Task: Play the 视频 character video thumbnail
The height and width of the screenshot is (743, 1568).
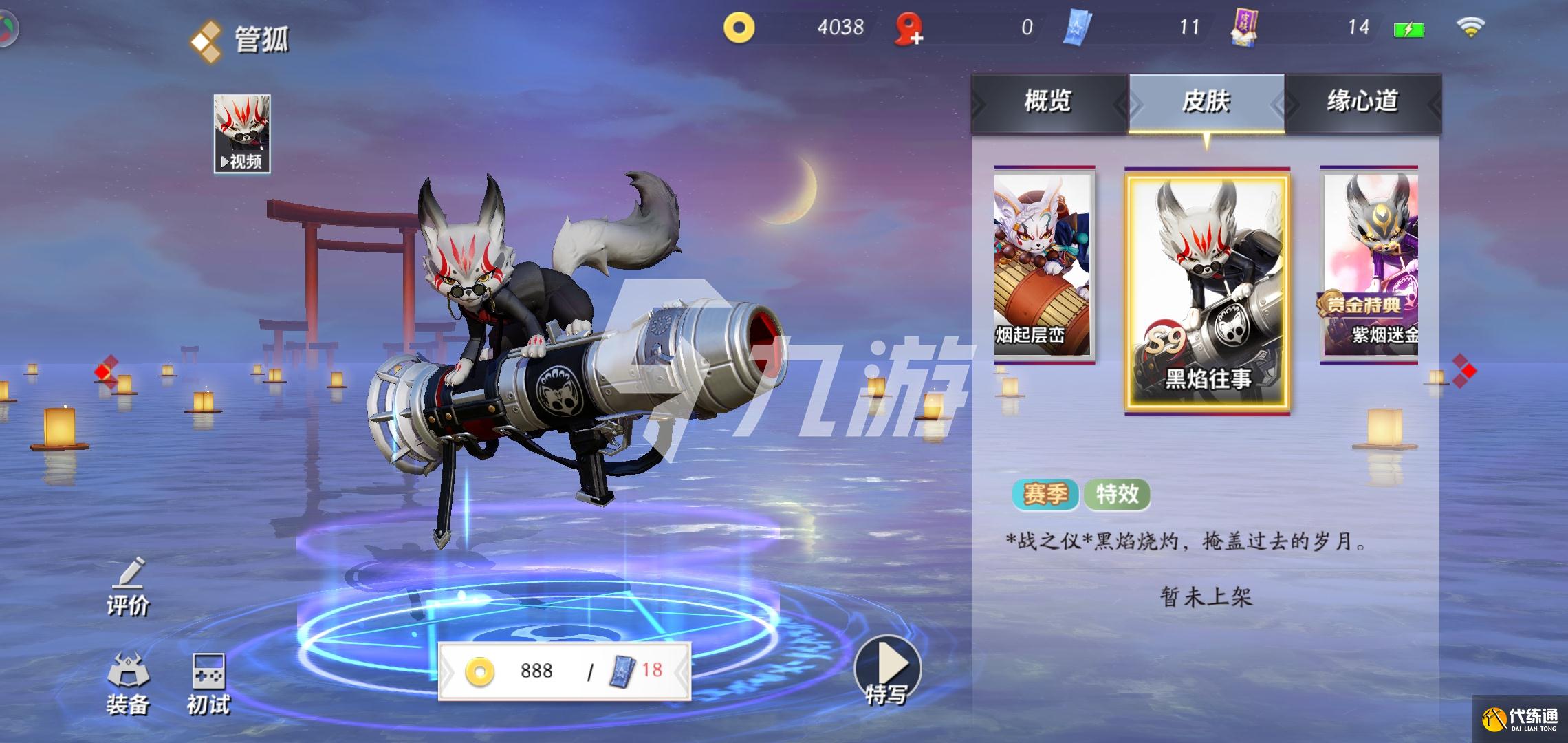Action: pos(242,133)
